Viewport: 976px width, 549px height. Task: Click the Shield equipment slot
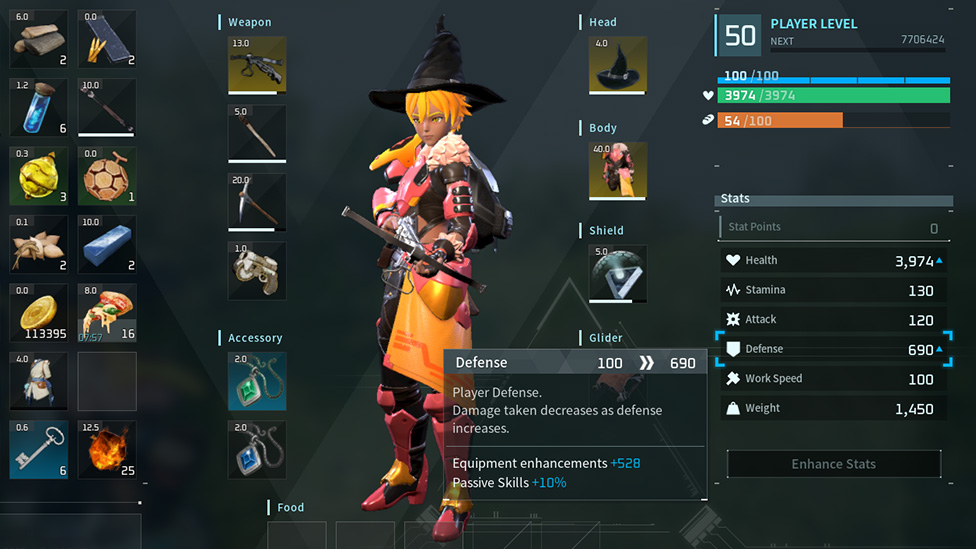coord(617,273)
